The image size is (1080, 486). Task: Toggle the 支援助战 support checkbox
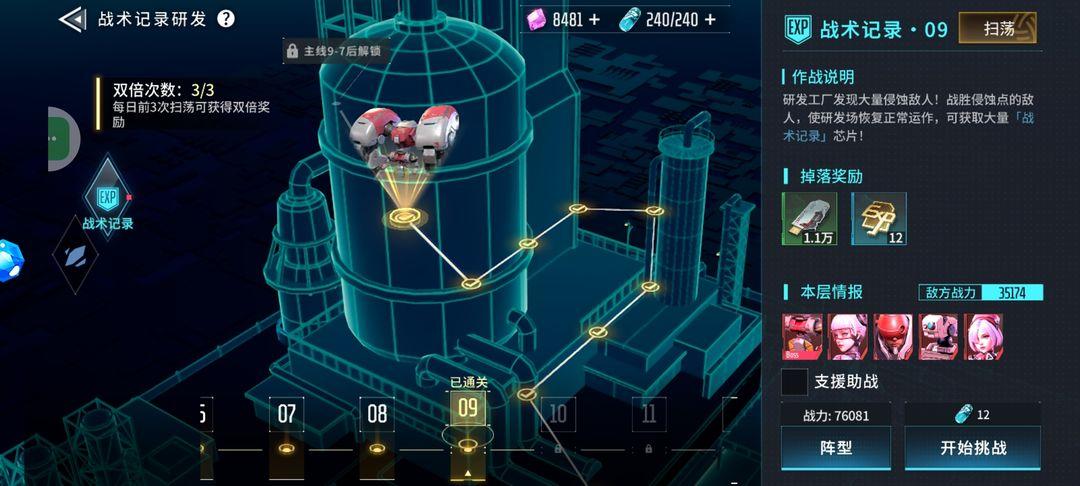pos(795,381)
